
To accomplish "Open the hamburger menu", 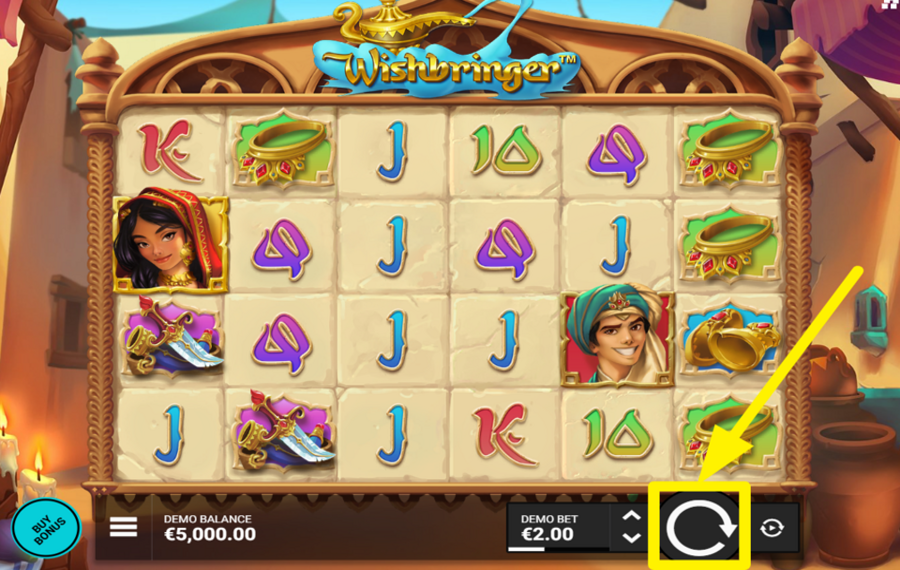I will [123, 527].
